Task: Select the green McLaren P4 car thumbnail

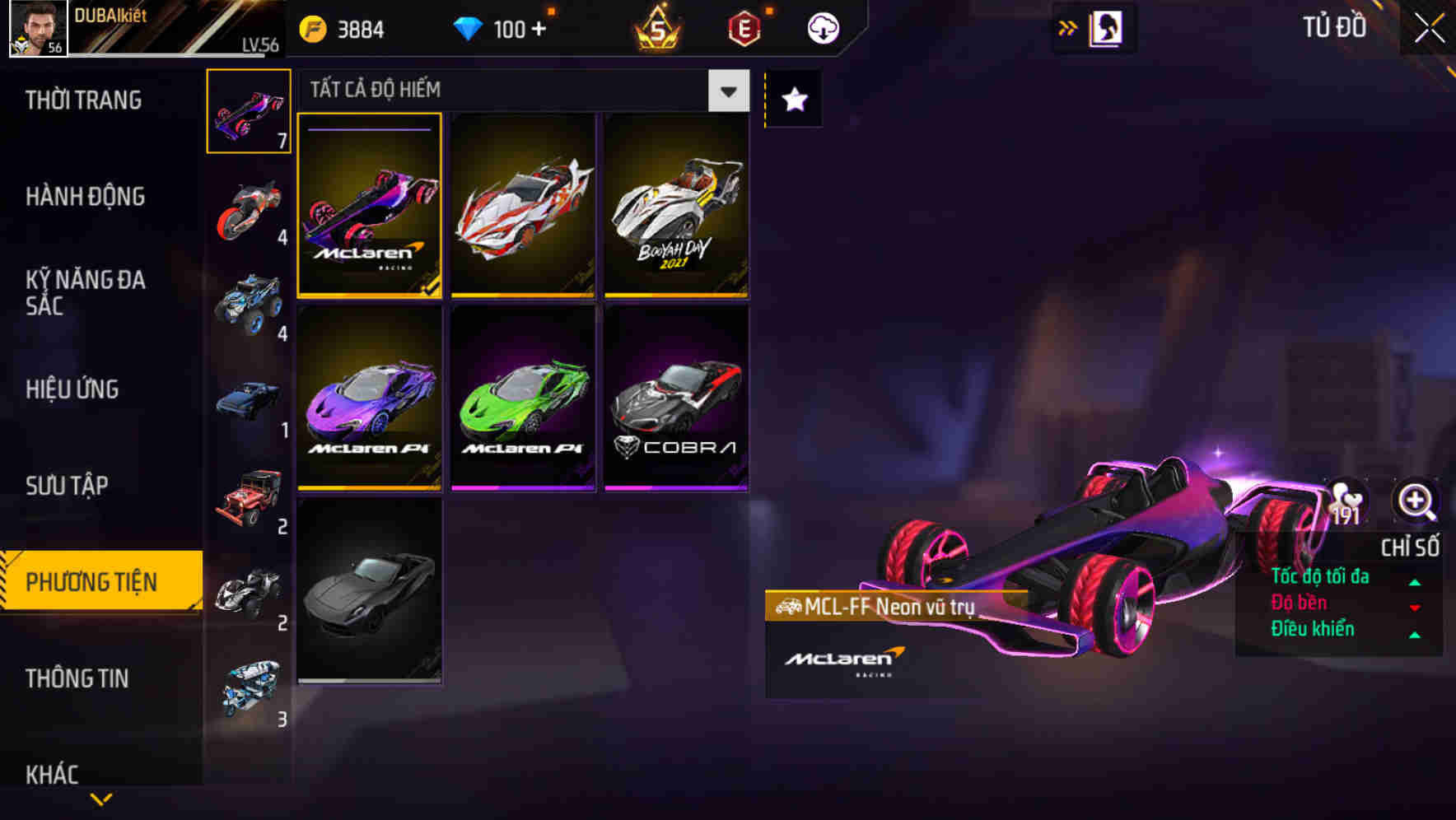Action: (522, 399)
